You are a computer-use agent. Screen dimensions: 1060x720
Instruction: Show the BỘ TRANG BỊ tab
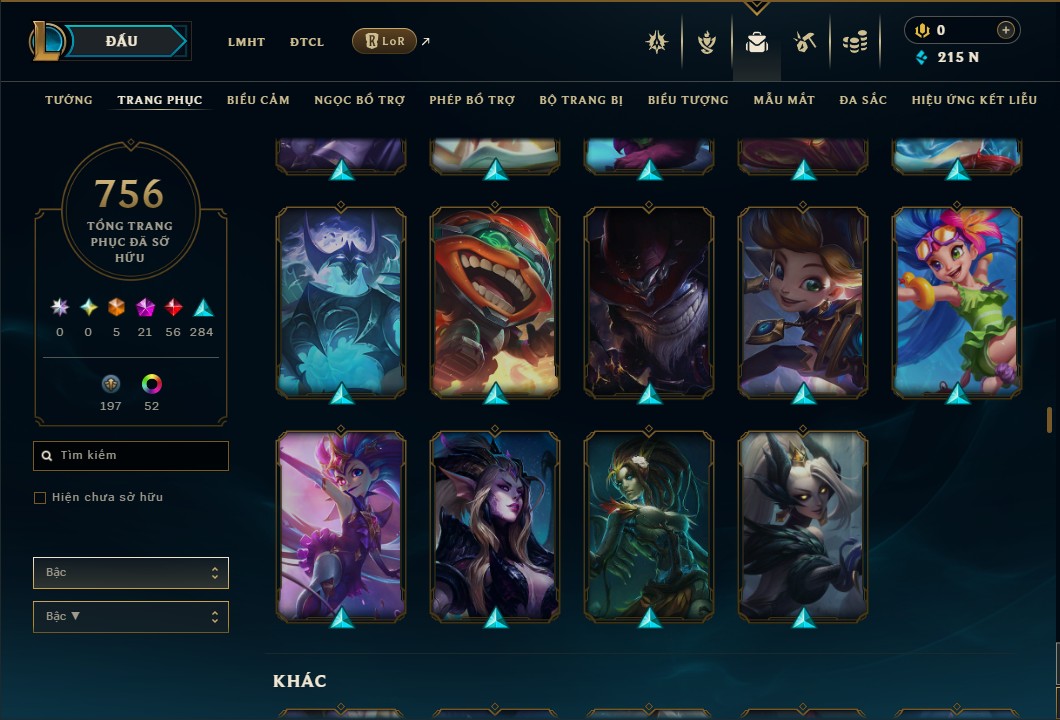tap(581, 100)
